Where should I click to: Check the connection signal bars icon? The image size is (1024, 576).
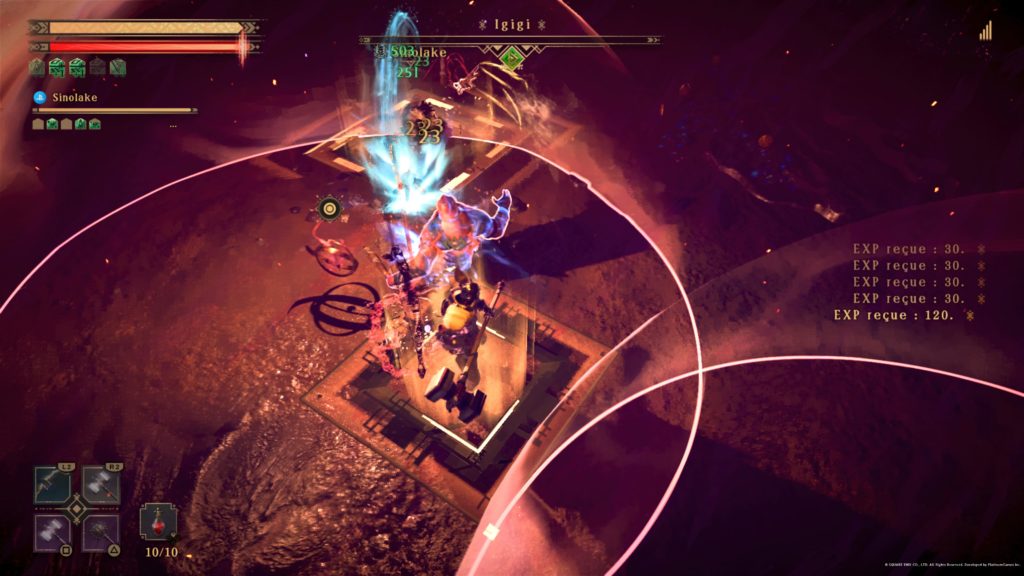[986, 31]
